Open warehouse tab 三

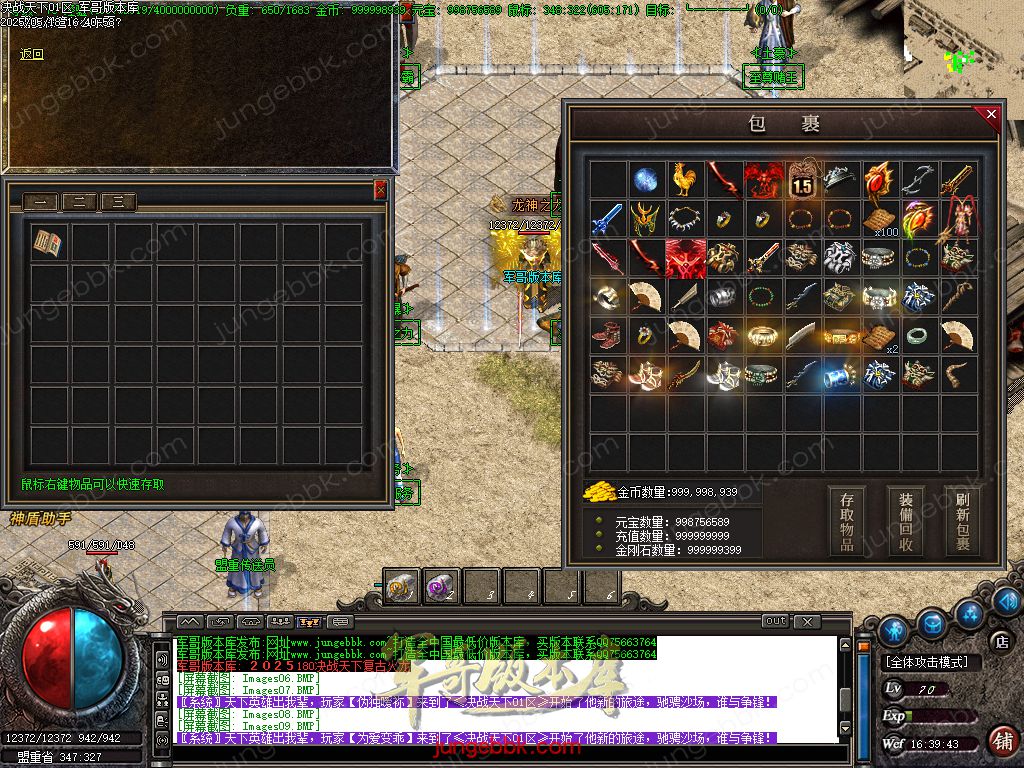pyautogui.click(x=118, y=202)
